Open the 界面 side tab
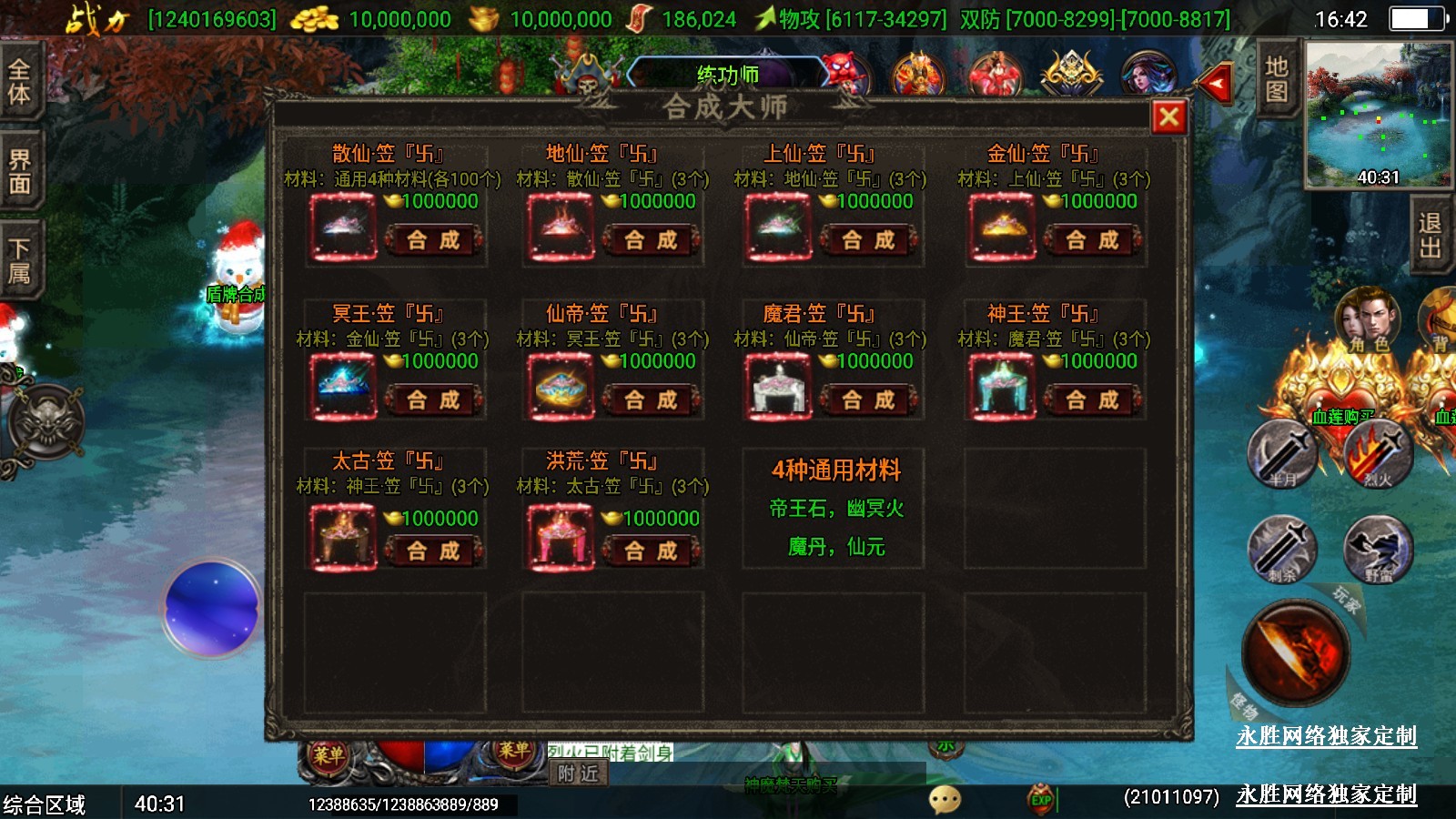 coord(20,171)
